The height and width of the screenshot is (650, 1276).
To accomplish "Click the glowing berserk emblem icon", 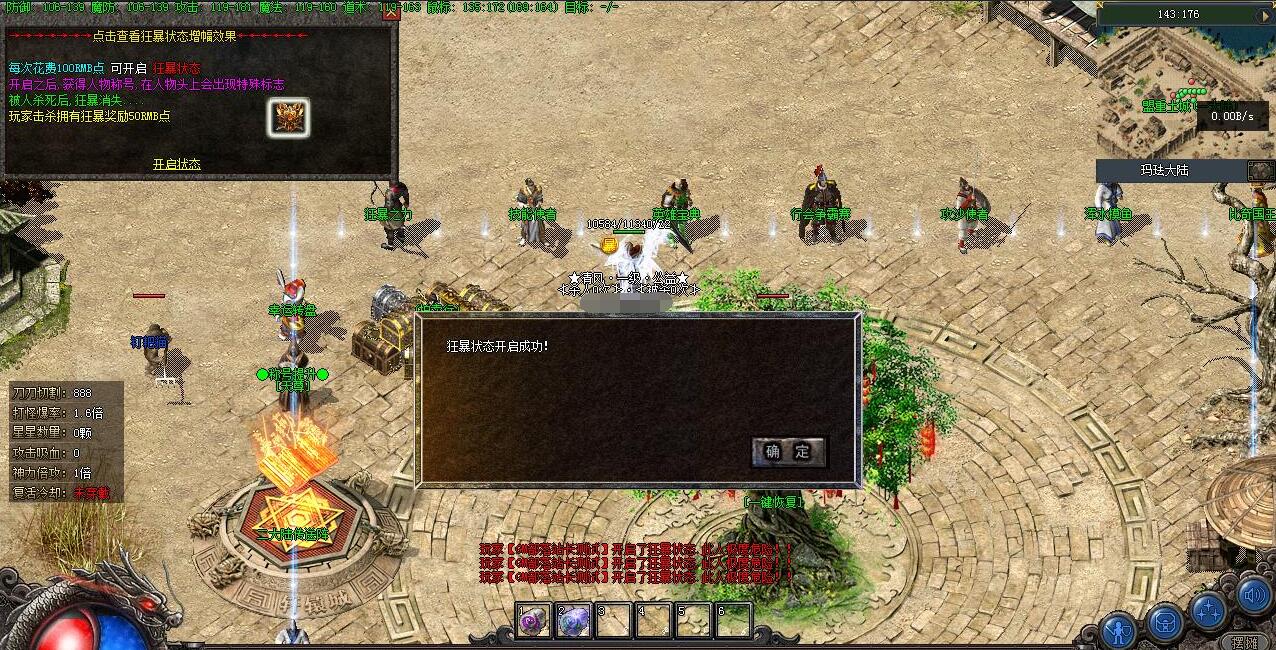I will (288, 118).
